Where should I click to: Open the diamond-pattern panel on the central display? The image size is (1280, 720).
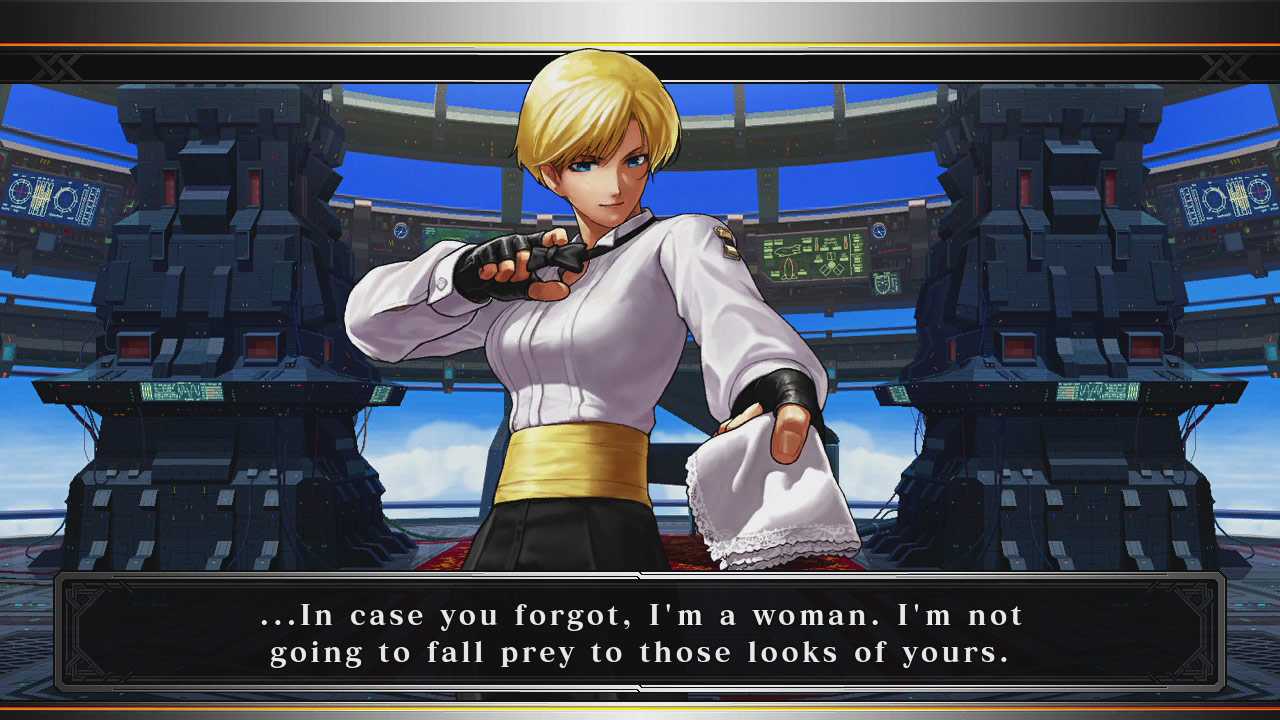[832, 268]
